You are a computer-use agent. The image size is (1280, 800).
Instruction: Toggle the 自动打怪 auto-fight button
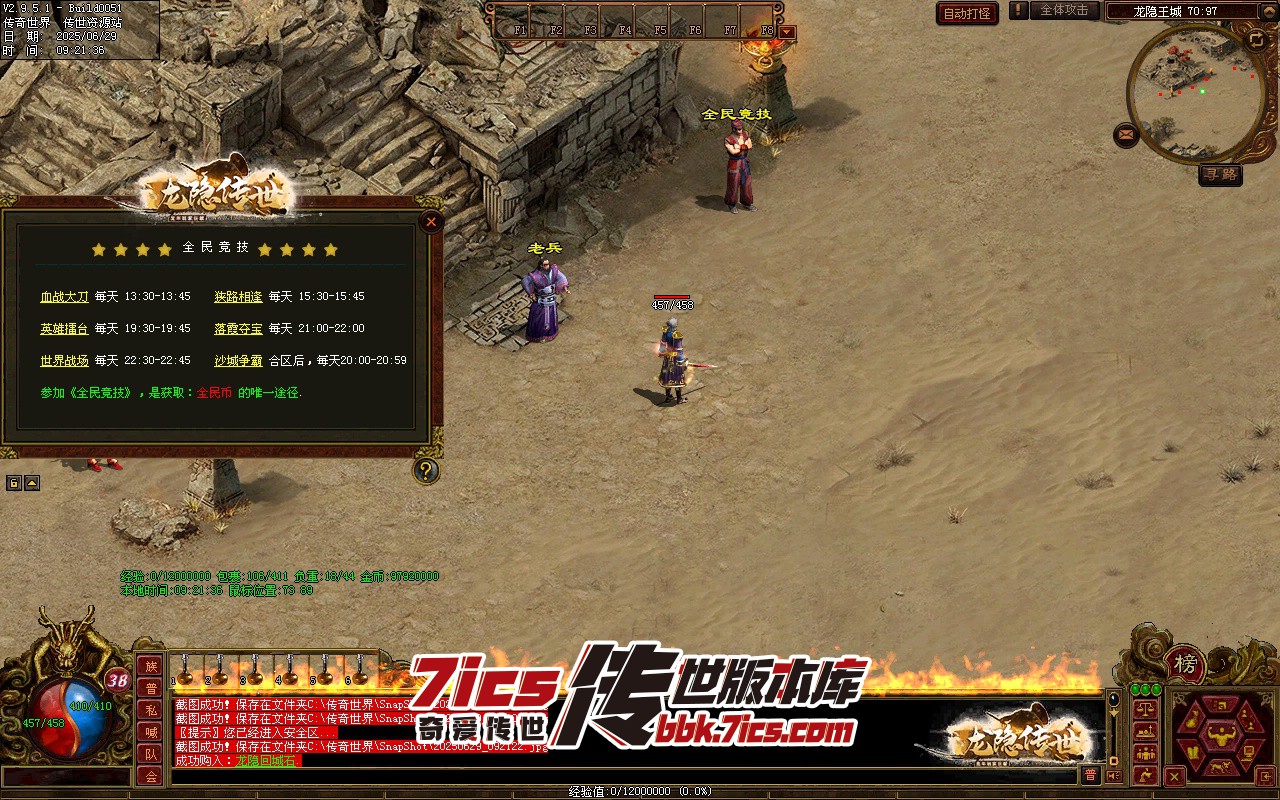point(967,14)
